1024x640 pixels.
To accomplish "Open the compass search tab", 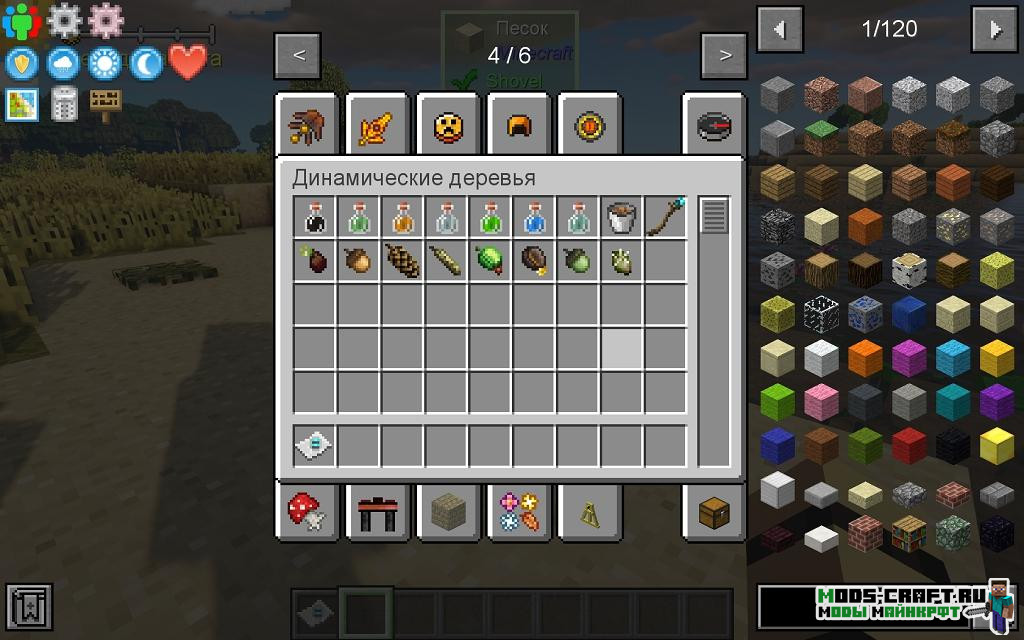I will (713, 126).
